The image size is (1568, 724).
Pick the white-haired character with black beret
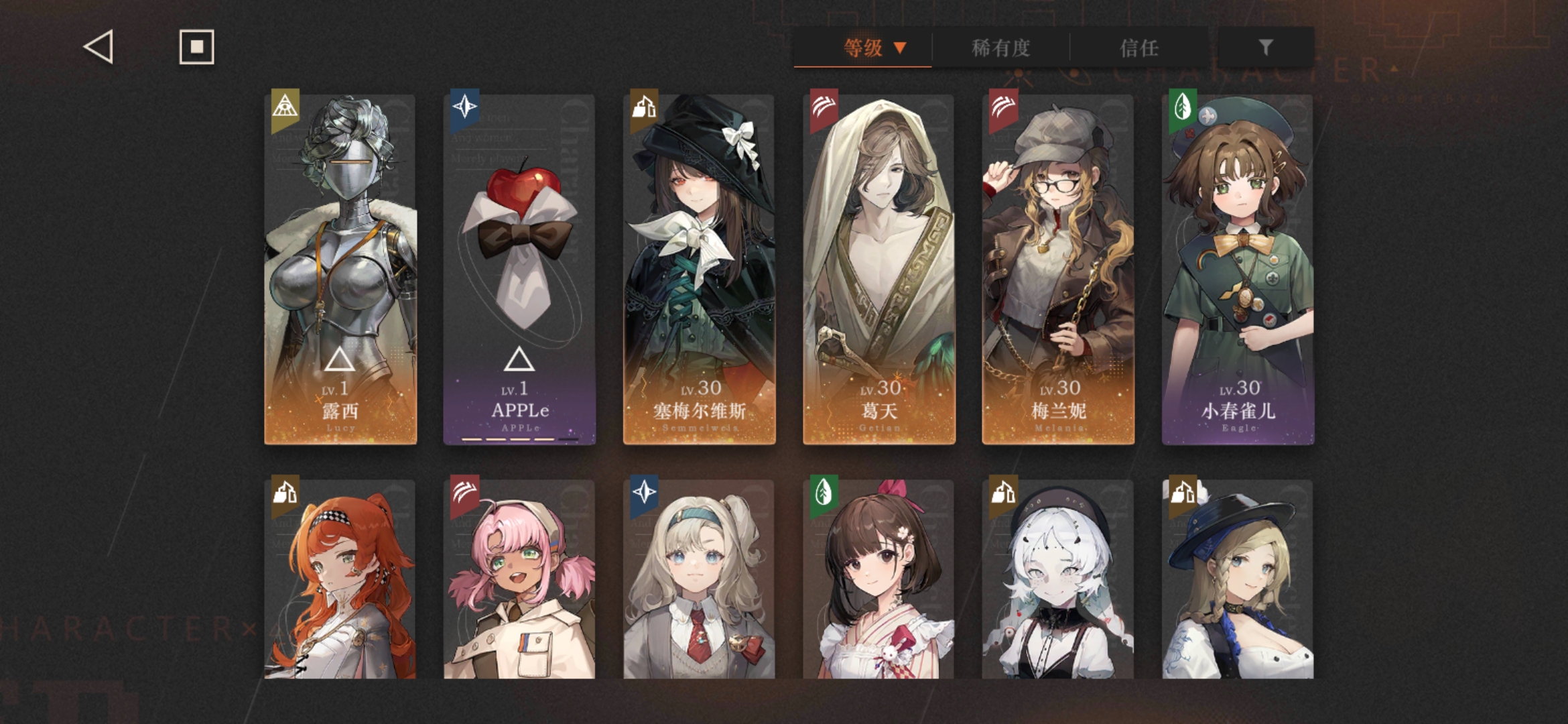(1058, 579)
